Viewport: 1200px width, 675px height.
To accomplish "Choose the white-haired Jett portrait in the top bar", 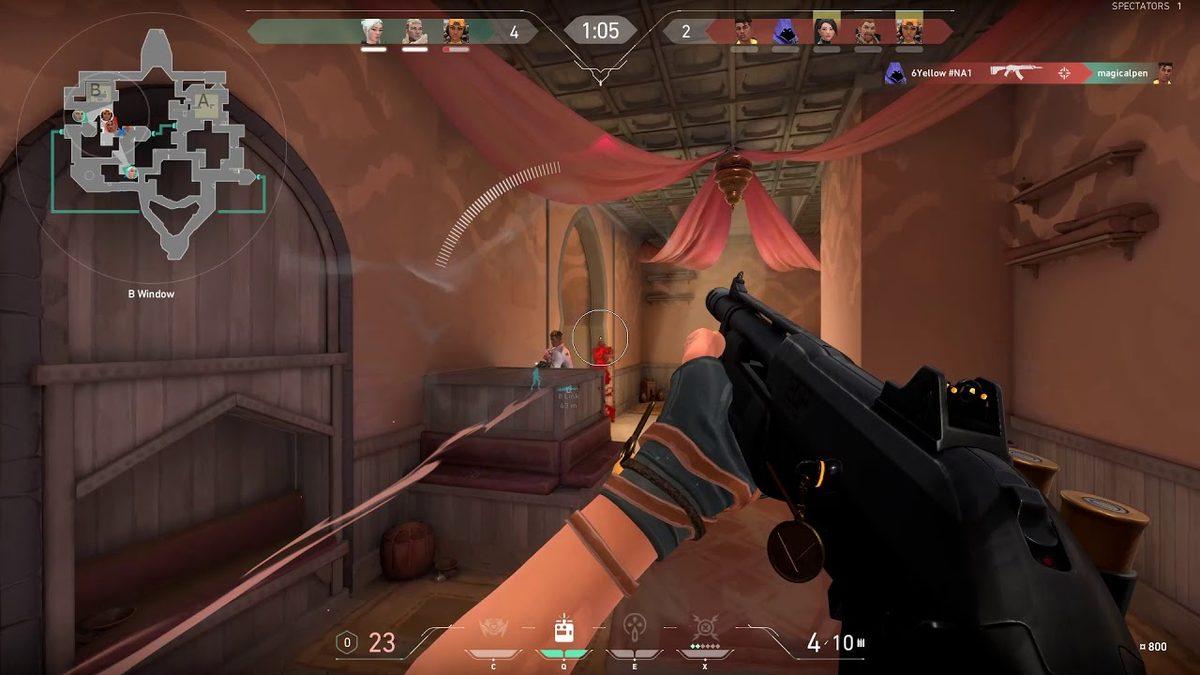I will click(x=373, y=32).
